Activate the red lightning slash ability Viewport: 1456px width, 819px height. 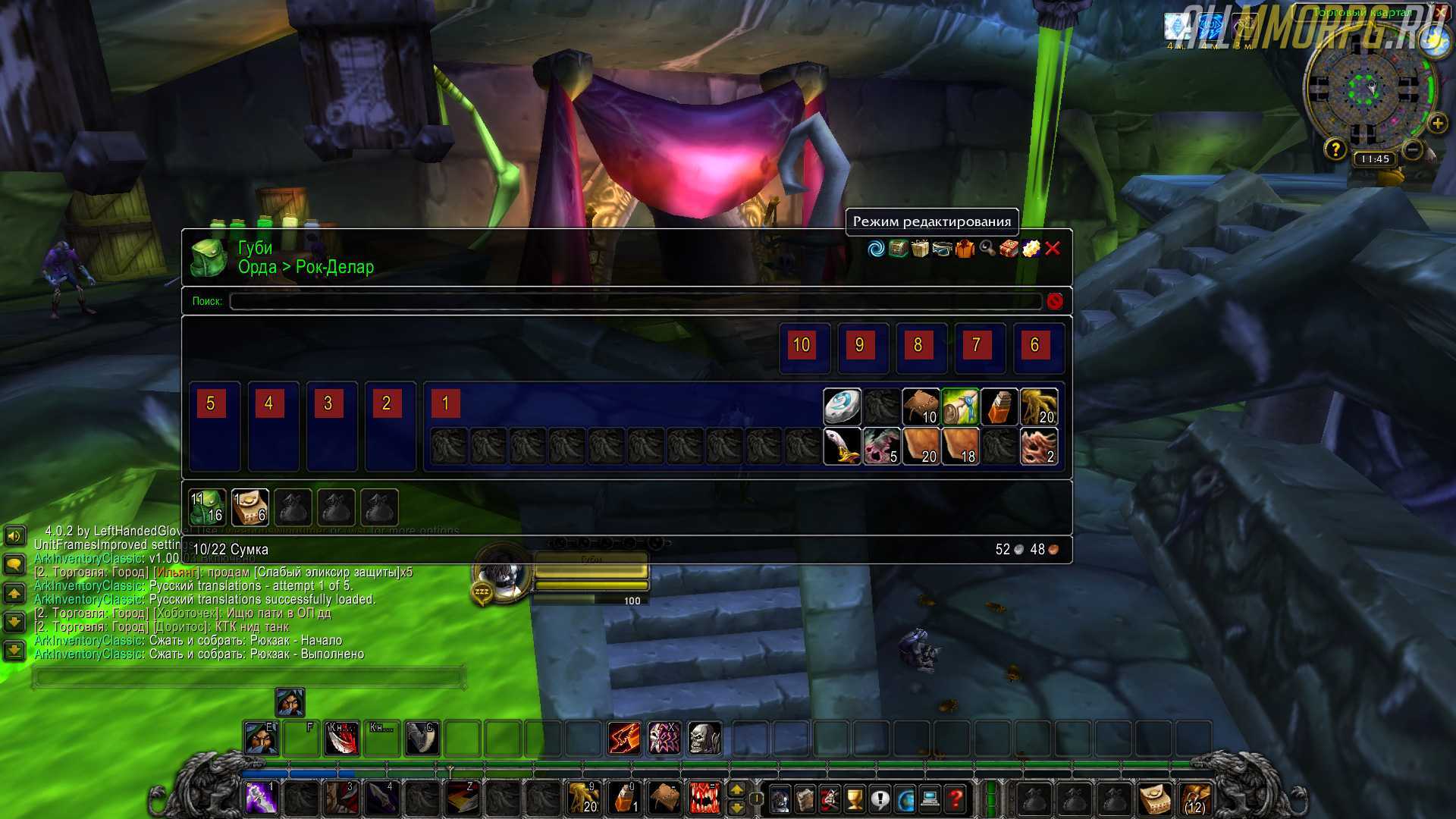tap(624, 738)
